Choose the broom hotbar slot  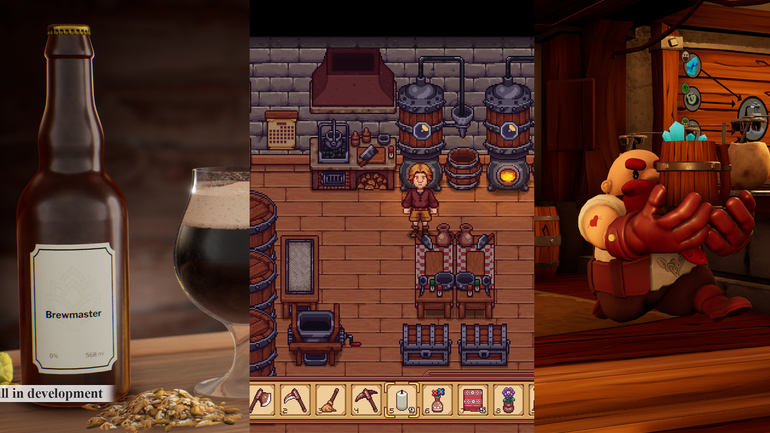pyautogui.click(x=331, y=399)
